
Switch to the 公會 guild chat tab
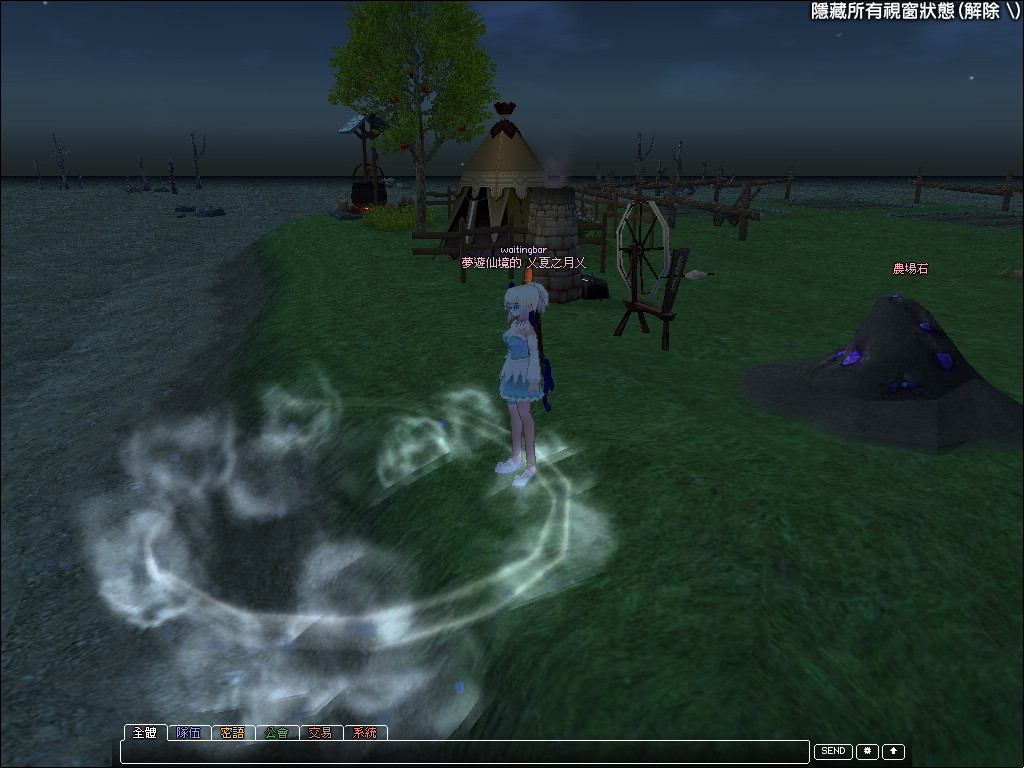tap(277, 732)
